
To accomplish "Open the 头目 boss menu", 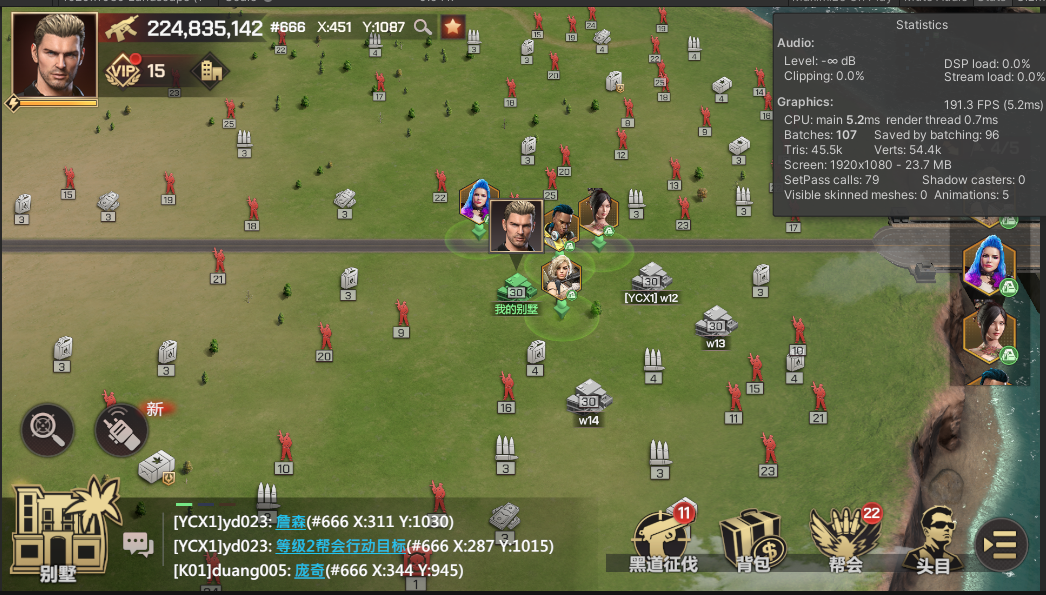I will (x=933, y=540).
